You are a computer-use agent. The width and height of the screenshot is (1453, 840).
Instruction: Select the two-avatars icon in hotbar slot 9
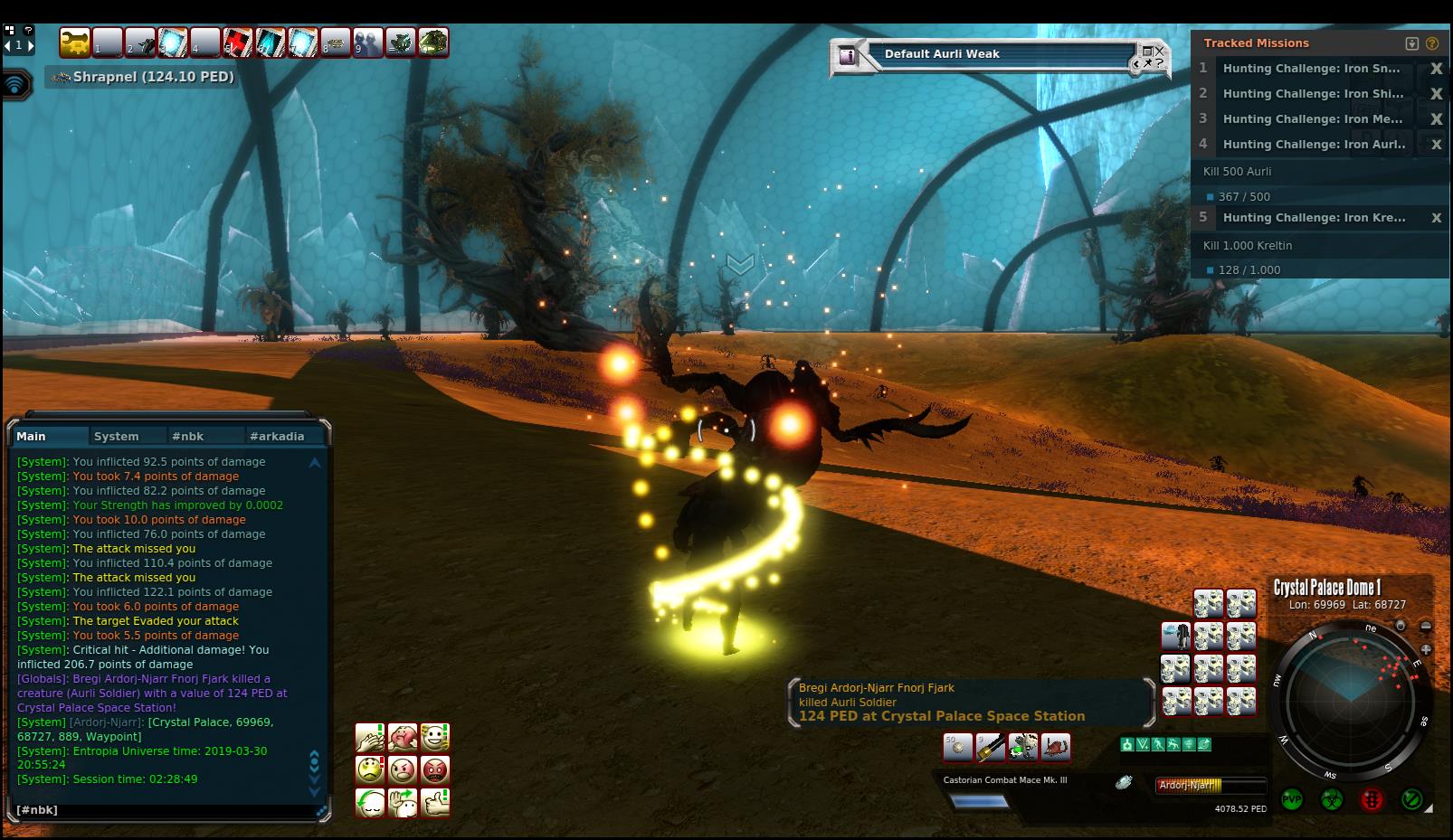(x=368, y=42)
